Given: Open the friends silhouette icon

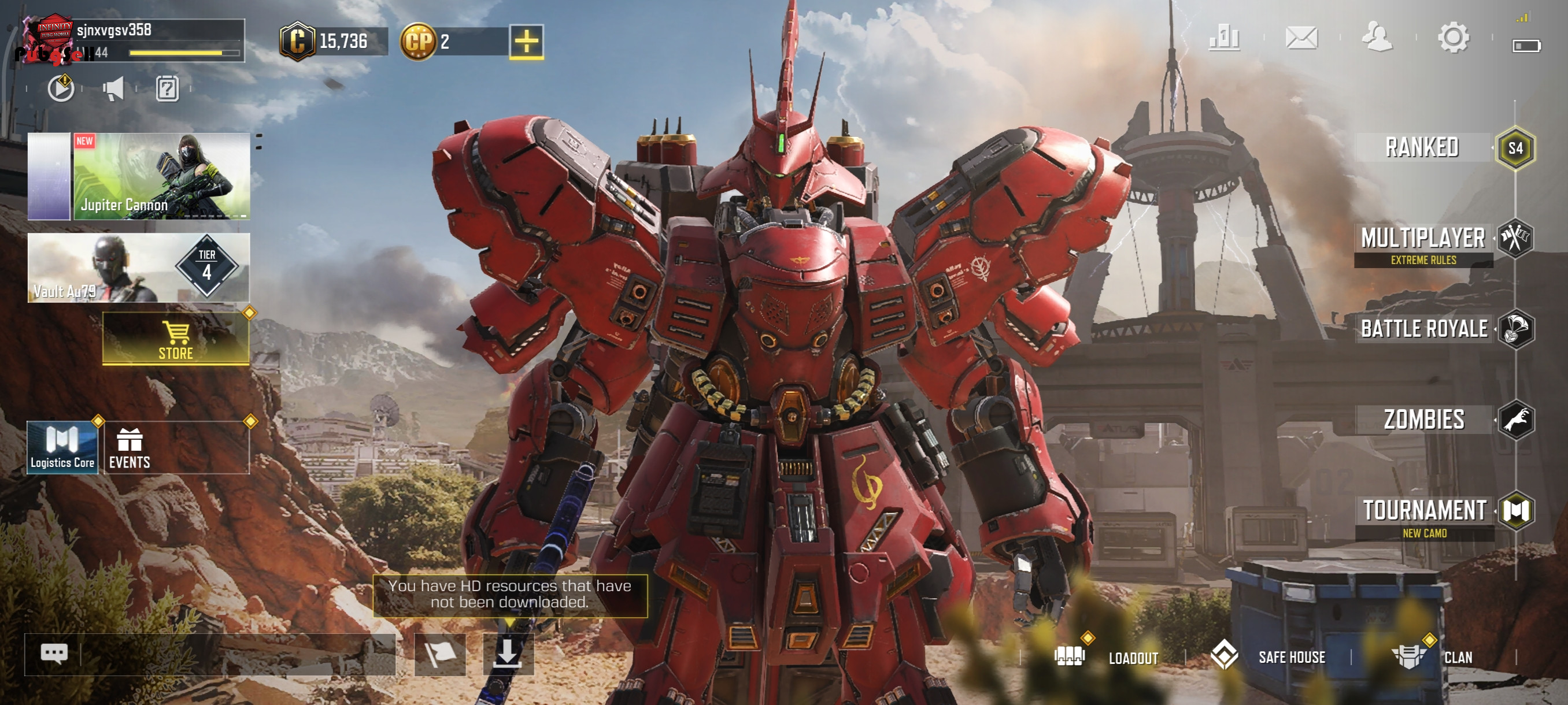Looking at the screenshot, I should [x=1377, y=38].
